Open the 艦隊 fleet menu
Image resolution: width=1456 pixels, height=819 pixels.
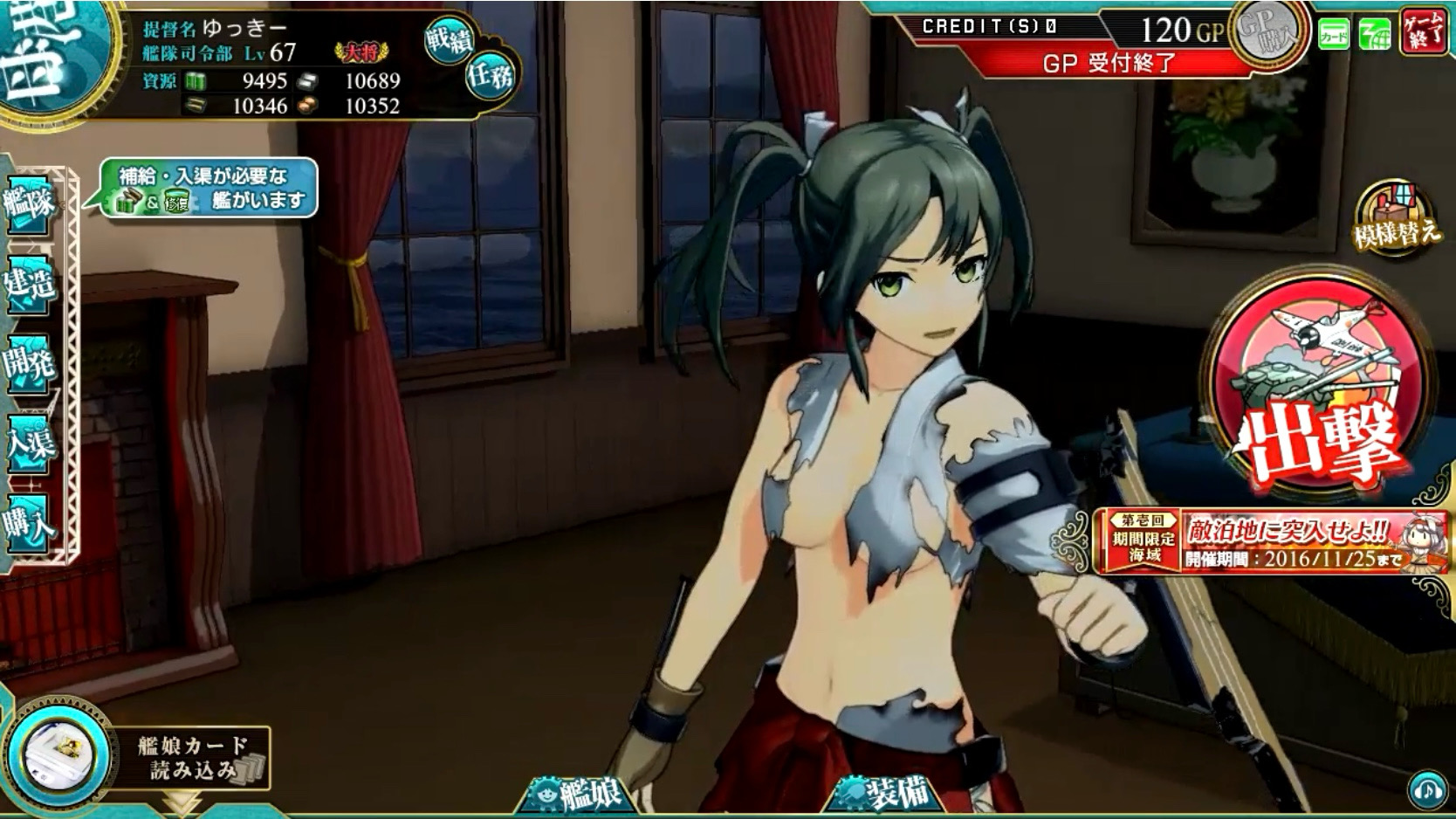[x=30, y=203]
